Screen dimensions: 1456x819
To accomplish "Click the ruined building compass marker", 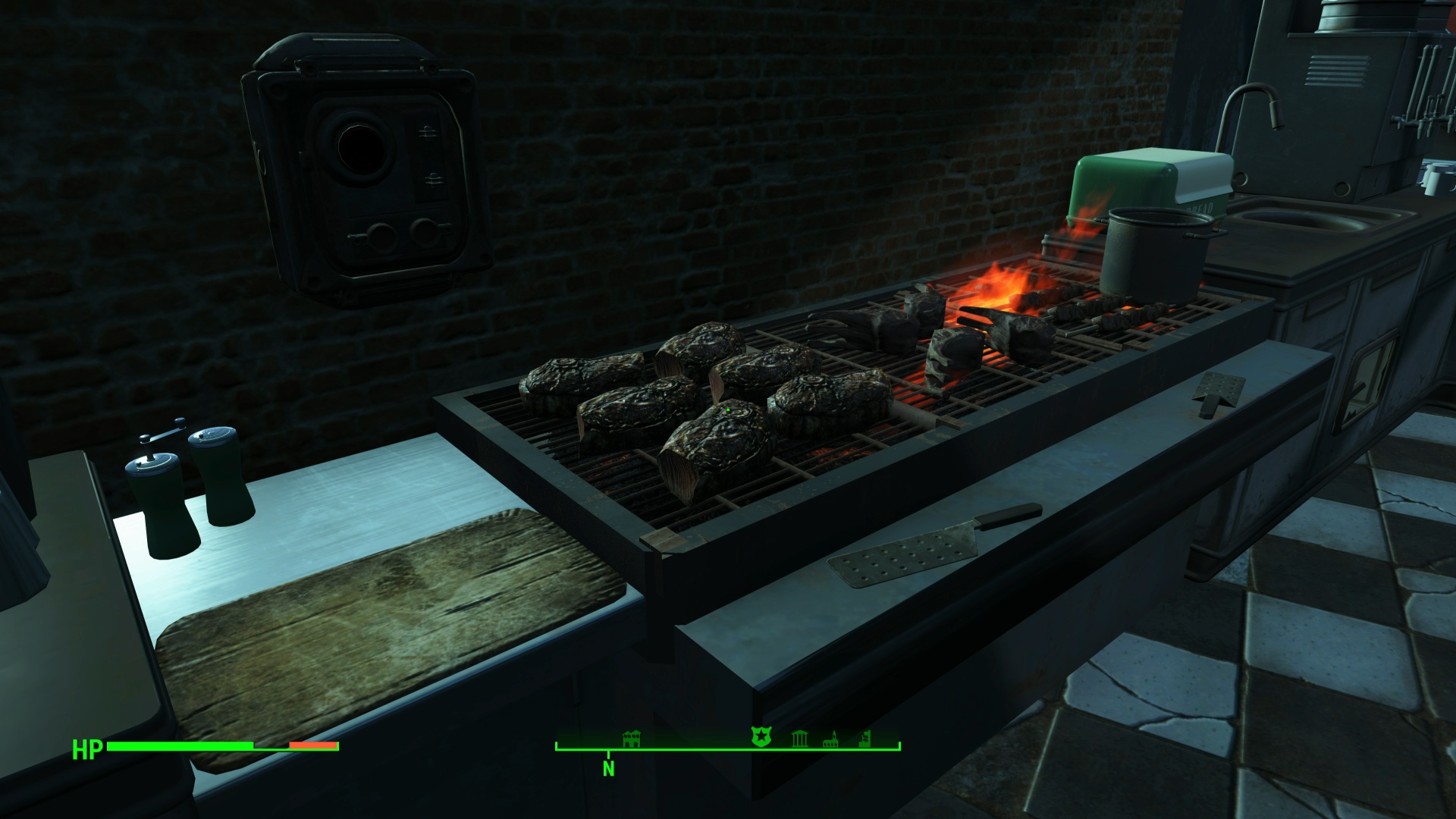I will pyautogui.click(x=865, y=738).
